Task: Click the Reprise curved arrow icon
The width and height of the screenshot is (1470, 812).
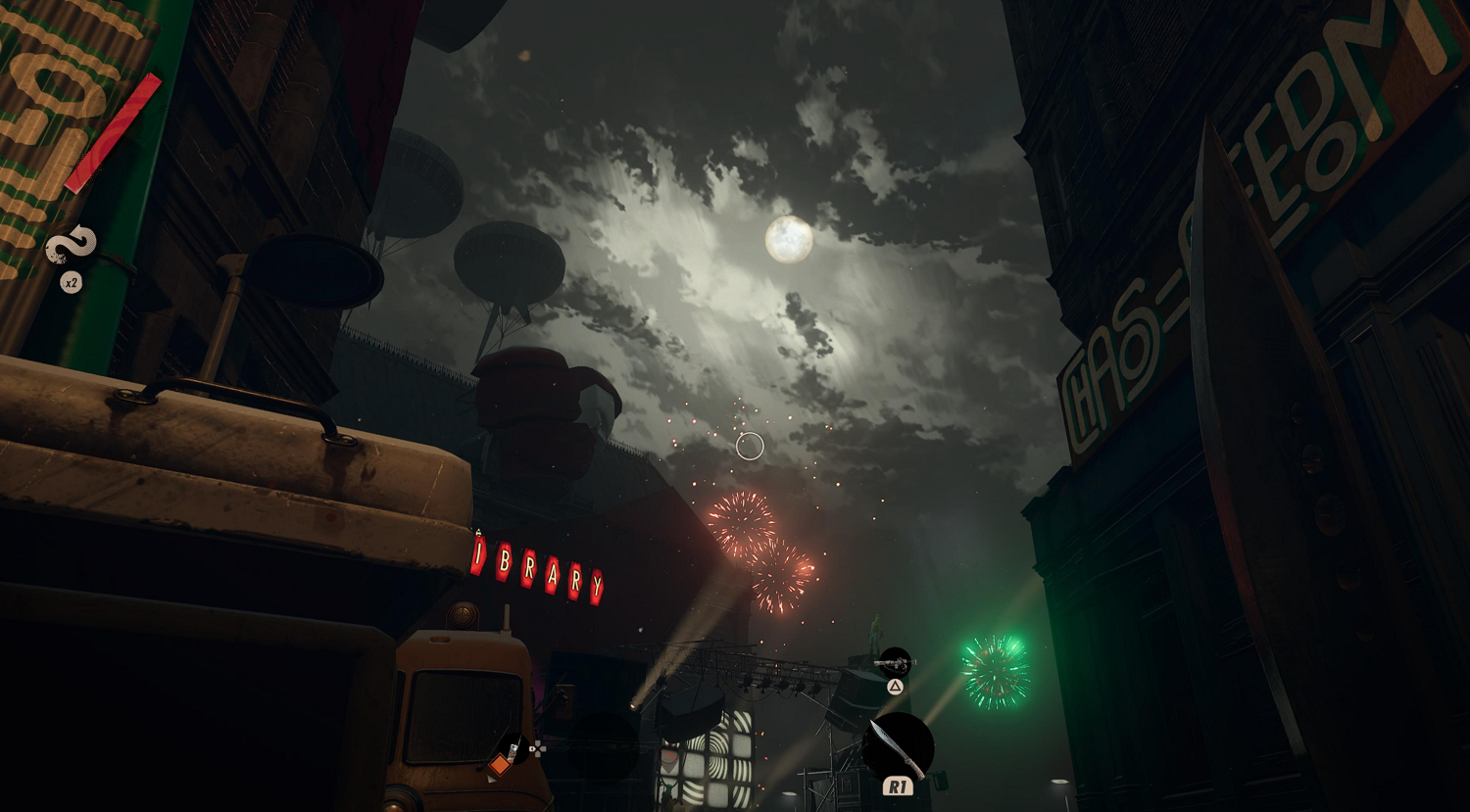Action: (72, 246)
